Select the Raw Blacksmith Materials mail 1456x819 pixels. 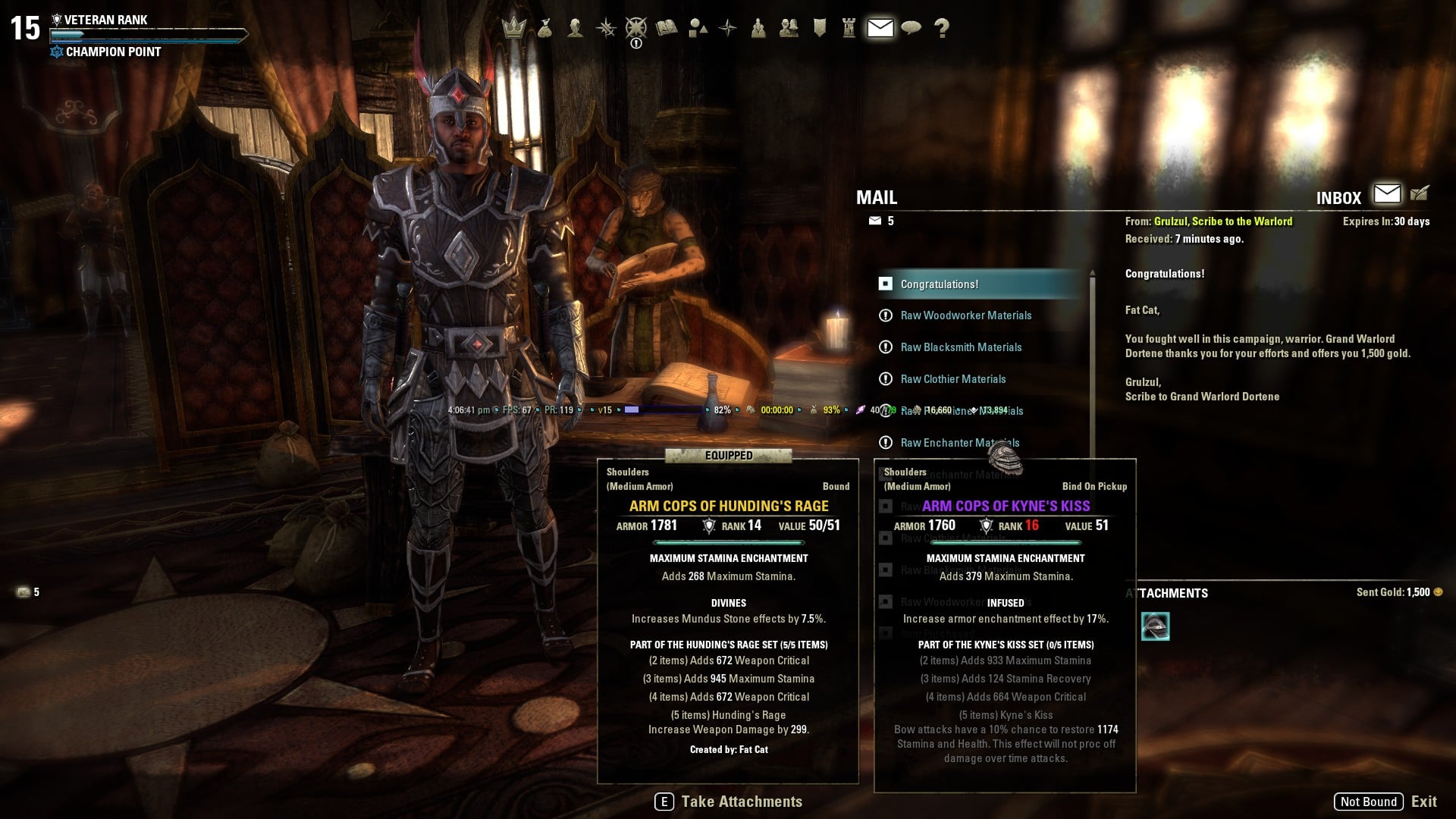tap(961, 347)
